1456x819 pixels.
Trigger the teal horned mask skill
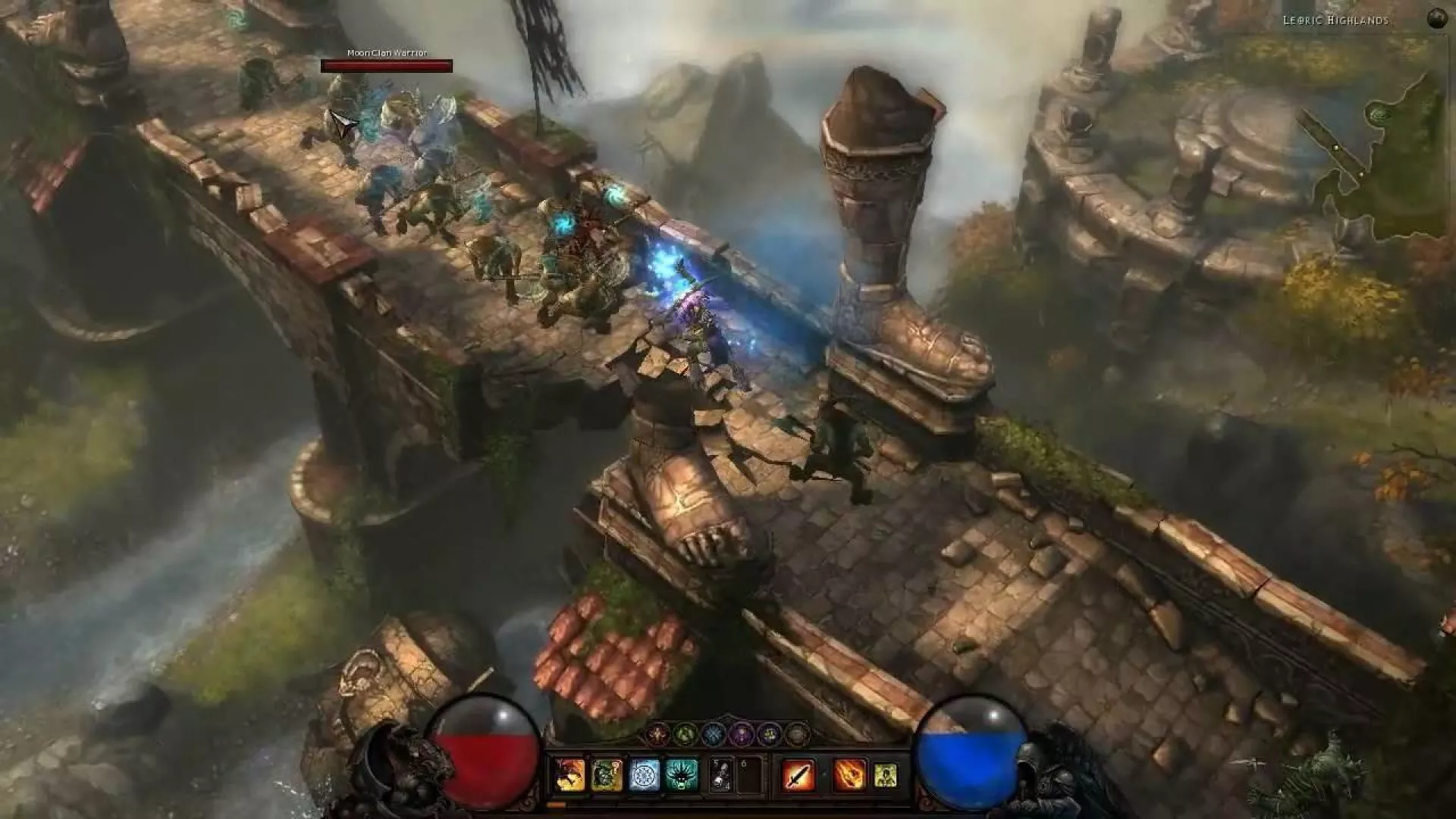pos(681,775)
